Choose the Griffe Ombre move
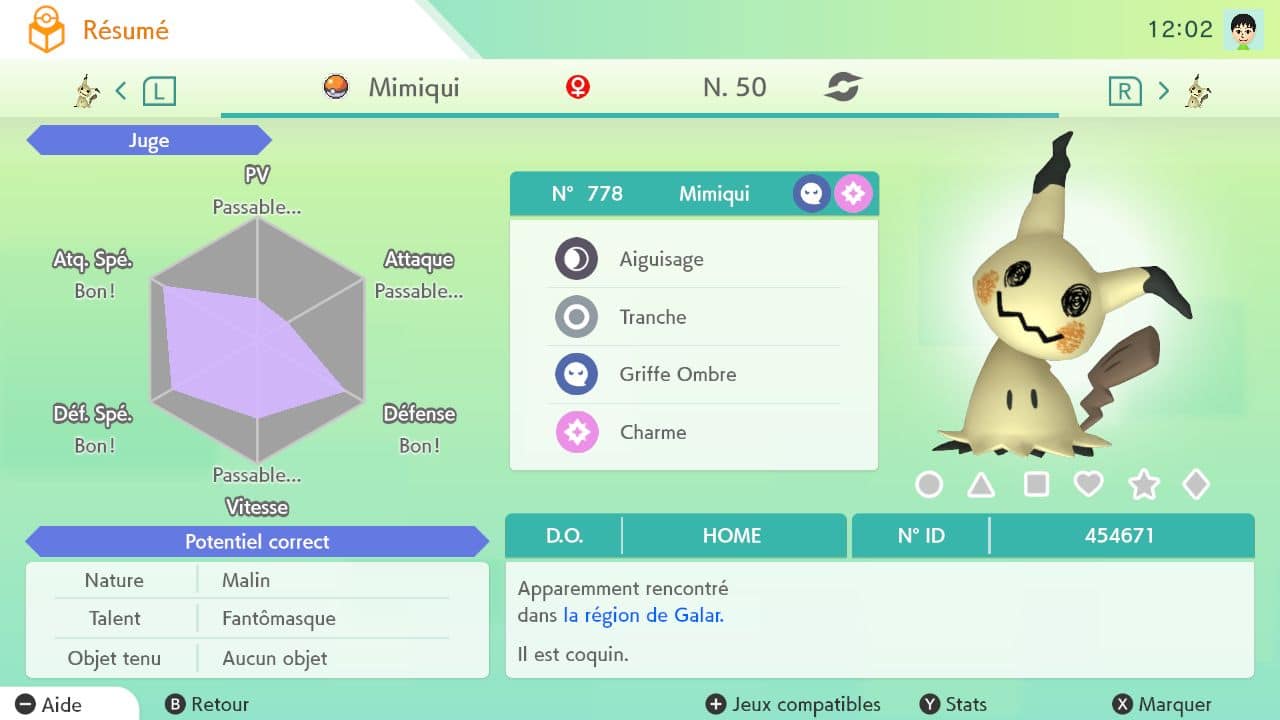The image size is (1280, 720). [693, 375]
